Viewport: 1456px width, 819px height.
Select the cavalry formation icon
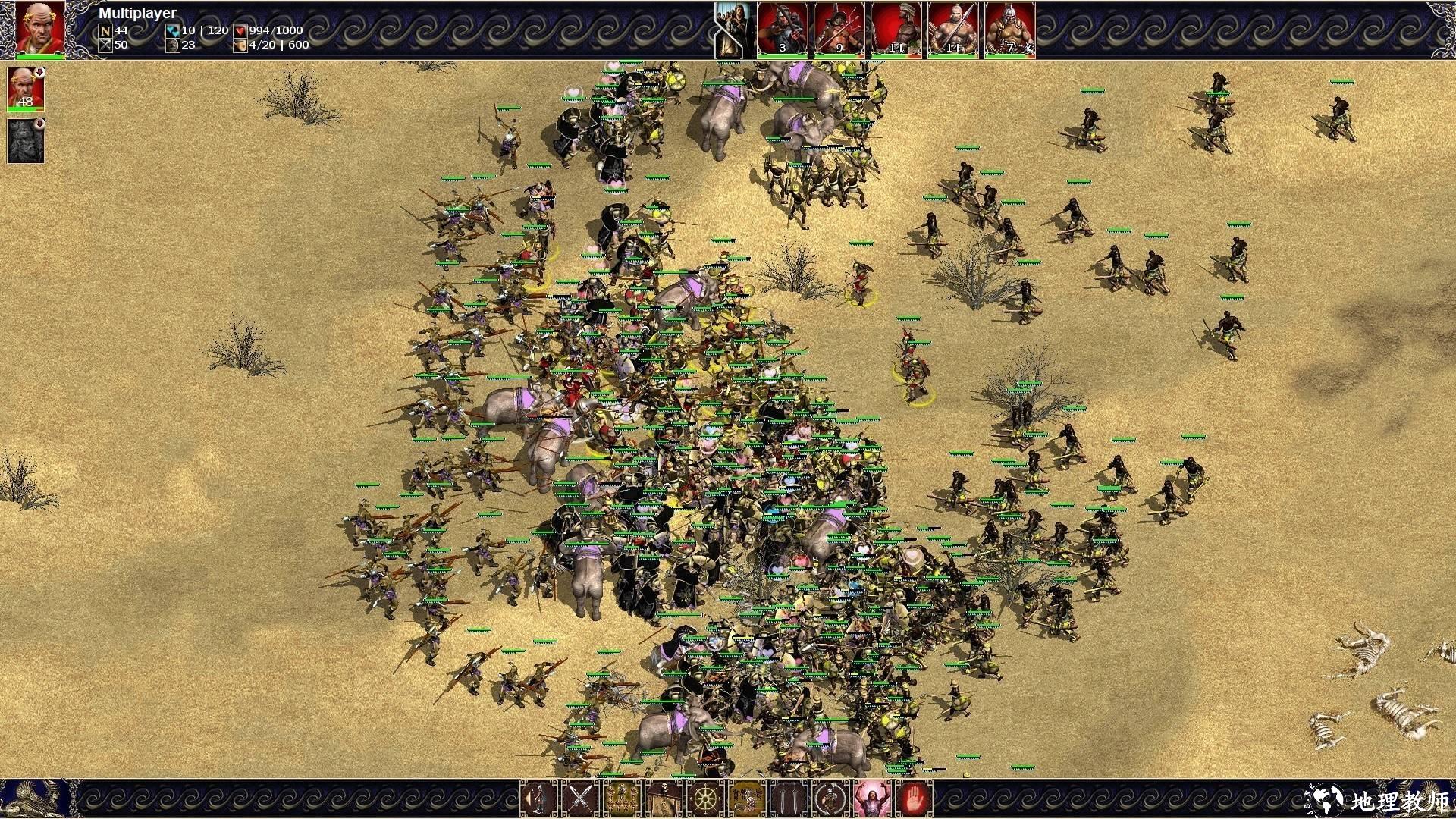[x=747, y=799]
